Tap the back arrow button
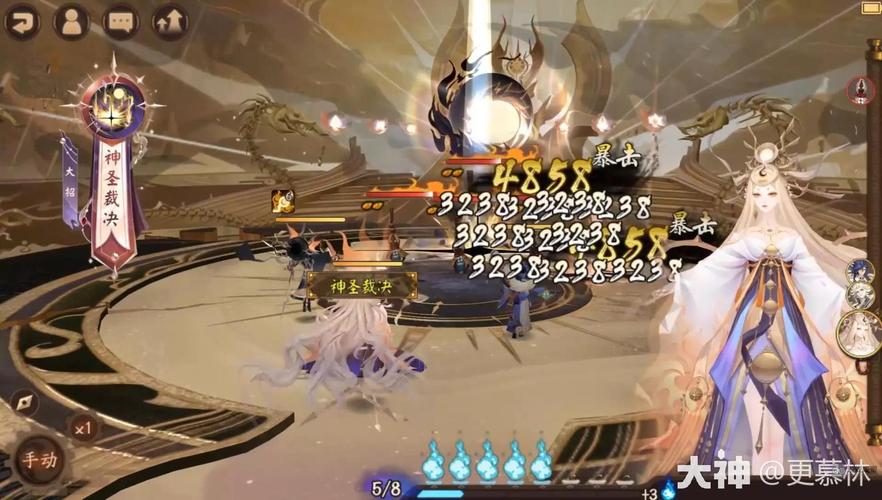This screenshot has width=882, height=500. [x=21, y=21]
